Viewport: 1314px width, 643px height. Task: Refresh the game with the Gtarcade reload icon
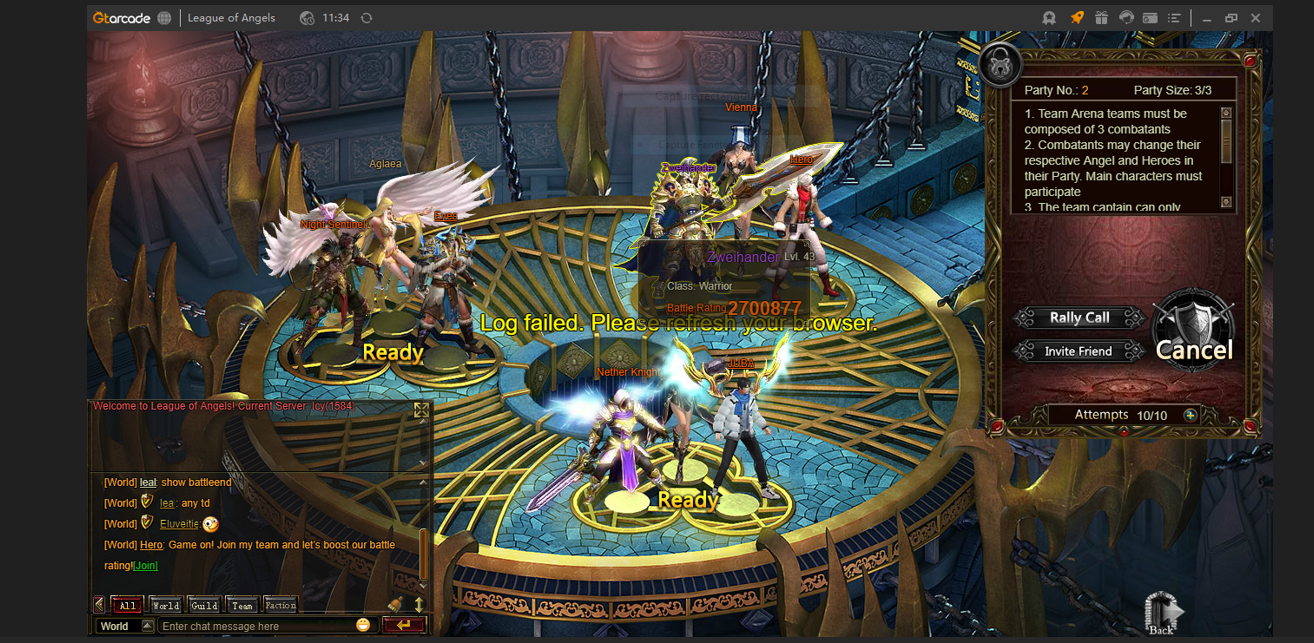[x=367, y=18]
